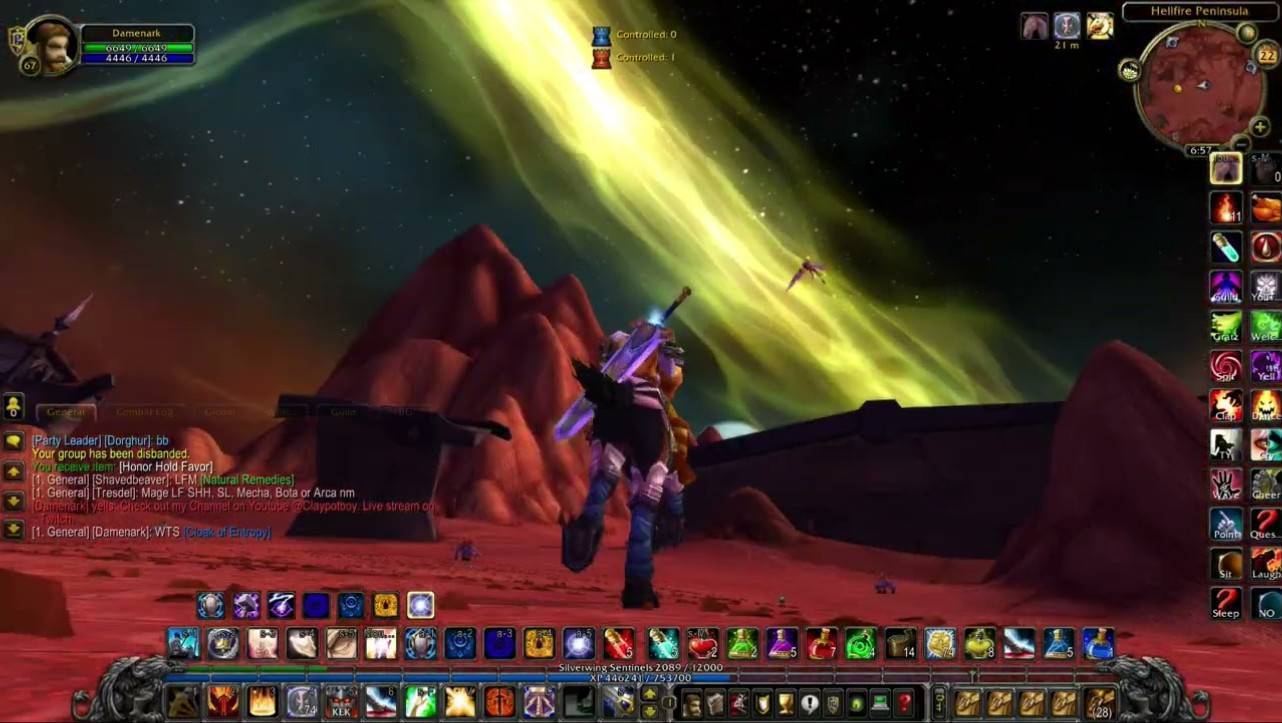
Task: Activate the KEK macro on the action bar
Action: click(x=340, y=702)
